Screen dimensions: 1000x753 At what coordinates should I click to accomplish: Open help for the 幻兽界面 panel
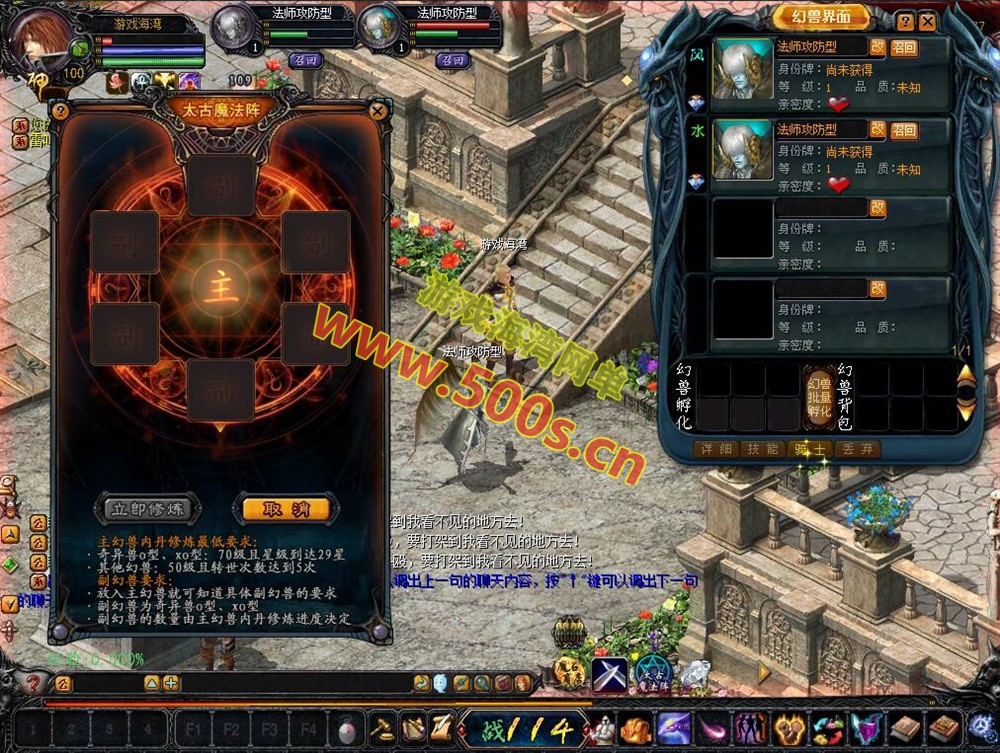(x=905, y=21)
